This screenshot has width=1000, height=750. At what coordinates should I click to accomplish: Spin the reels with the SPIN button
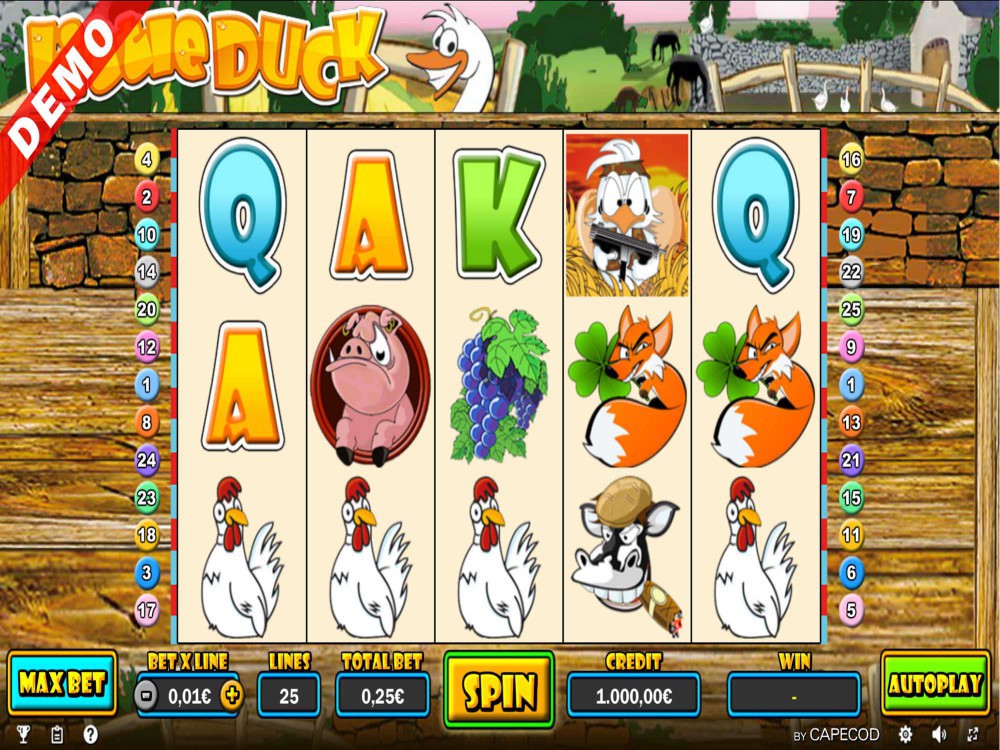click(x=498, y=689)
